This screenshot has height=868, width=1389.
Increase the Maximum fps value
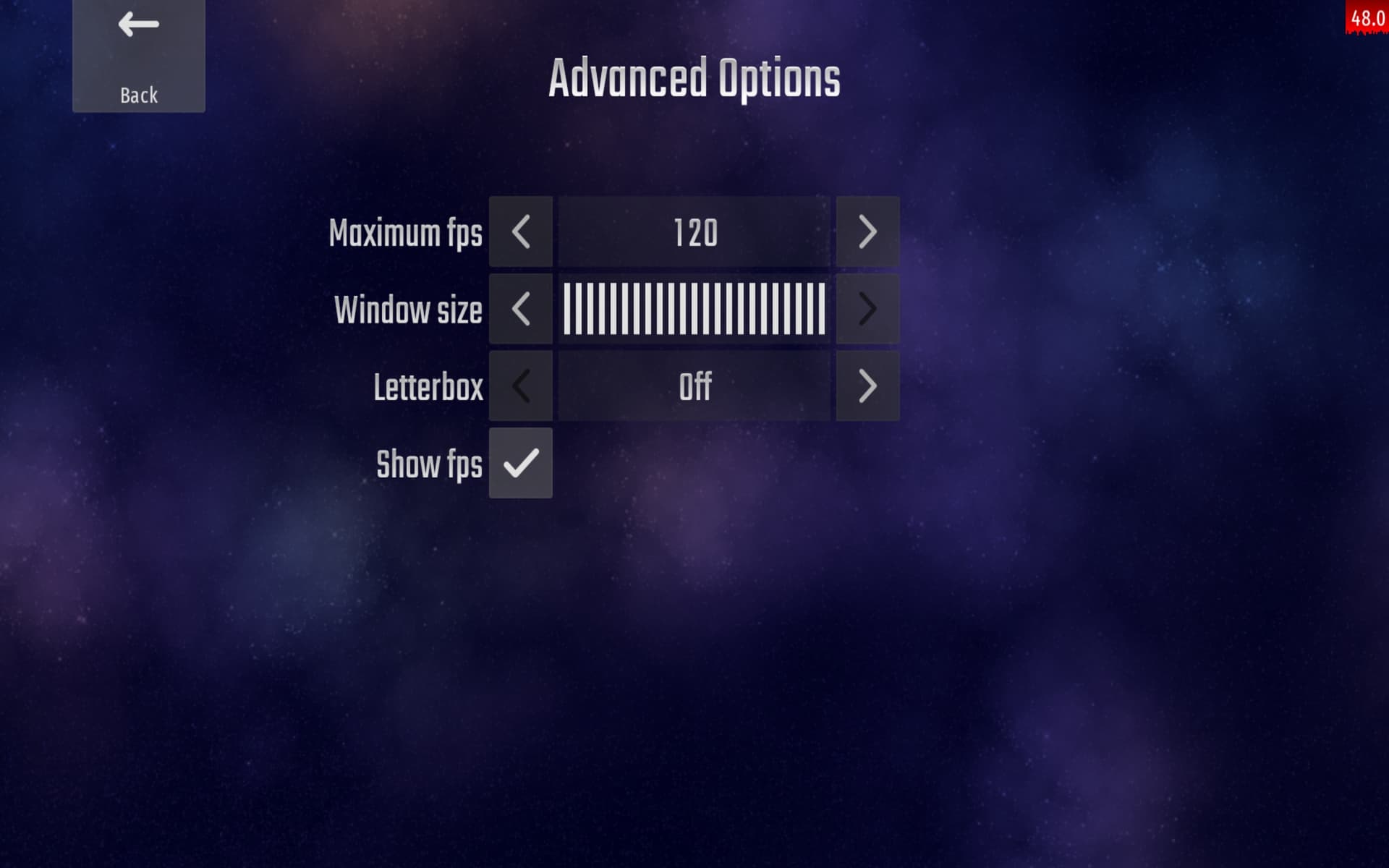click(867, 231)
